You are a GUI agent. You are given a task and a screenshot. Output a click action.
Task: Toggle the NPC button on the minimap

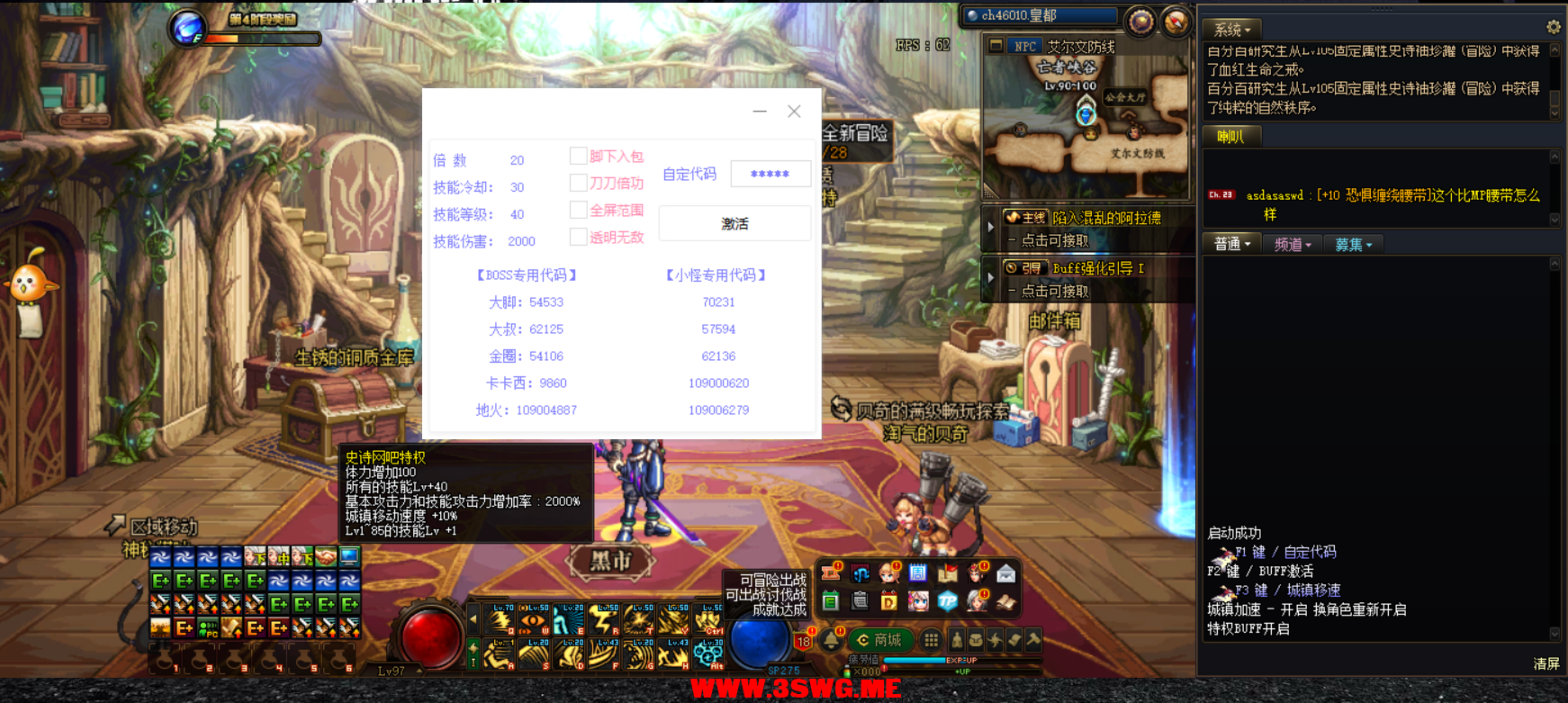pos(1024,46)
